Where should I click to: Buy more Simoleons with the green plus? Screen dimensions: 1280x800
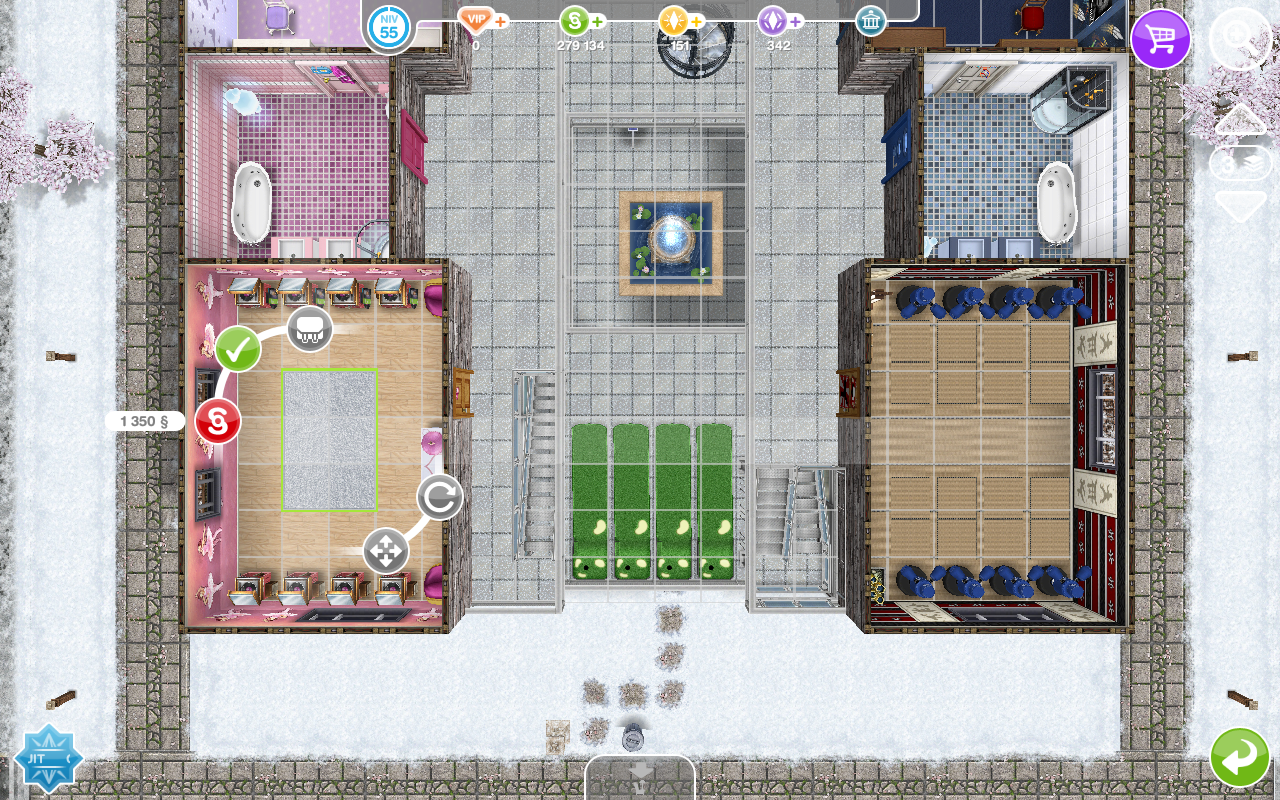click(x=598, y=21)
